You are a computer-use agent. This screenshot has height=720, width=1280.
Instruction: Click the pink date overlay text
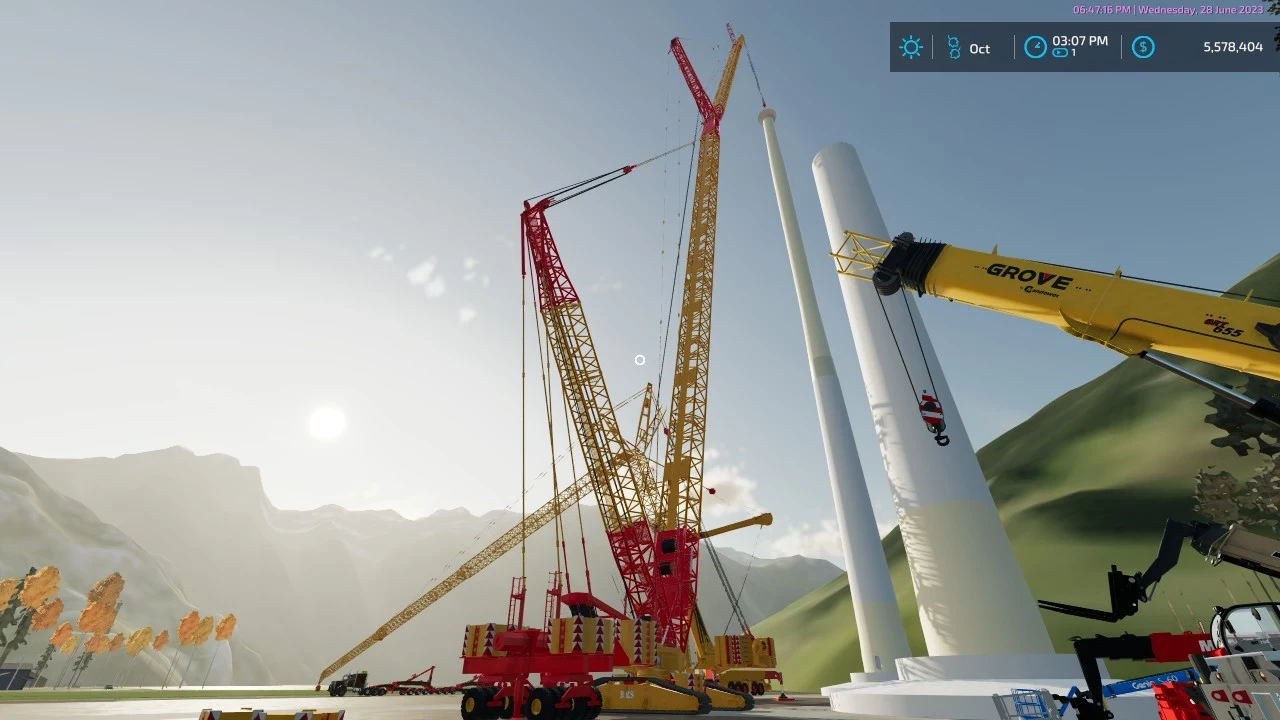[x=1165, y=9]
